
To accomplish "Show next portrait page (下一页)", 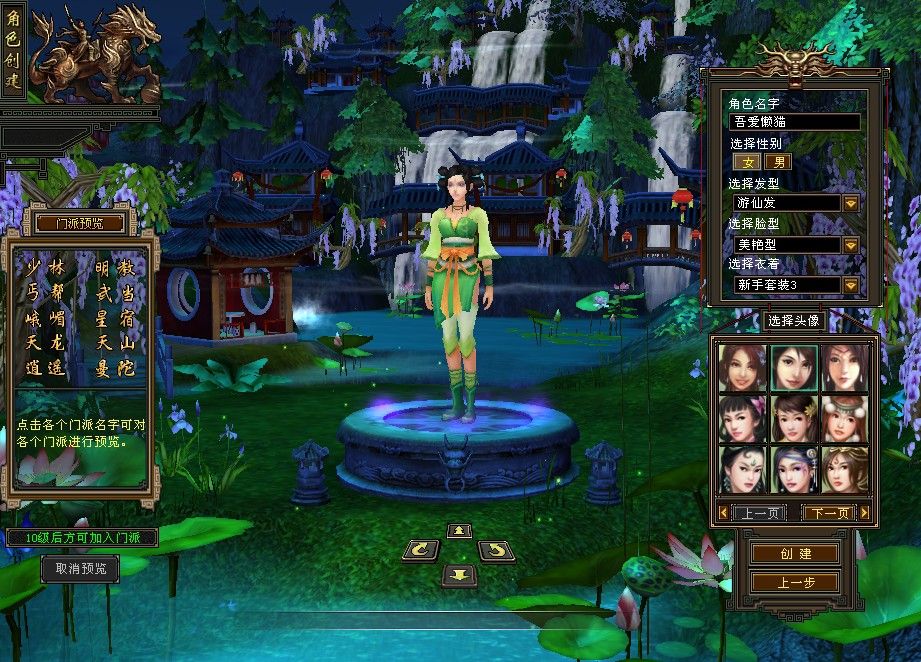I will (831, 513).
